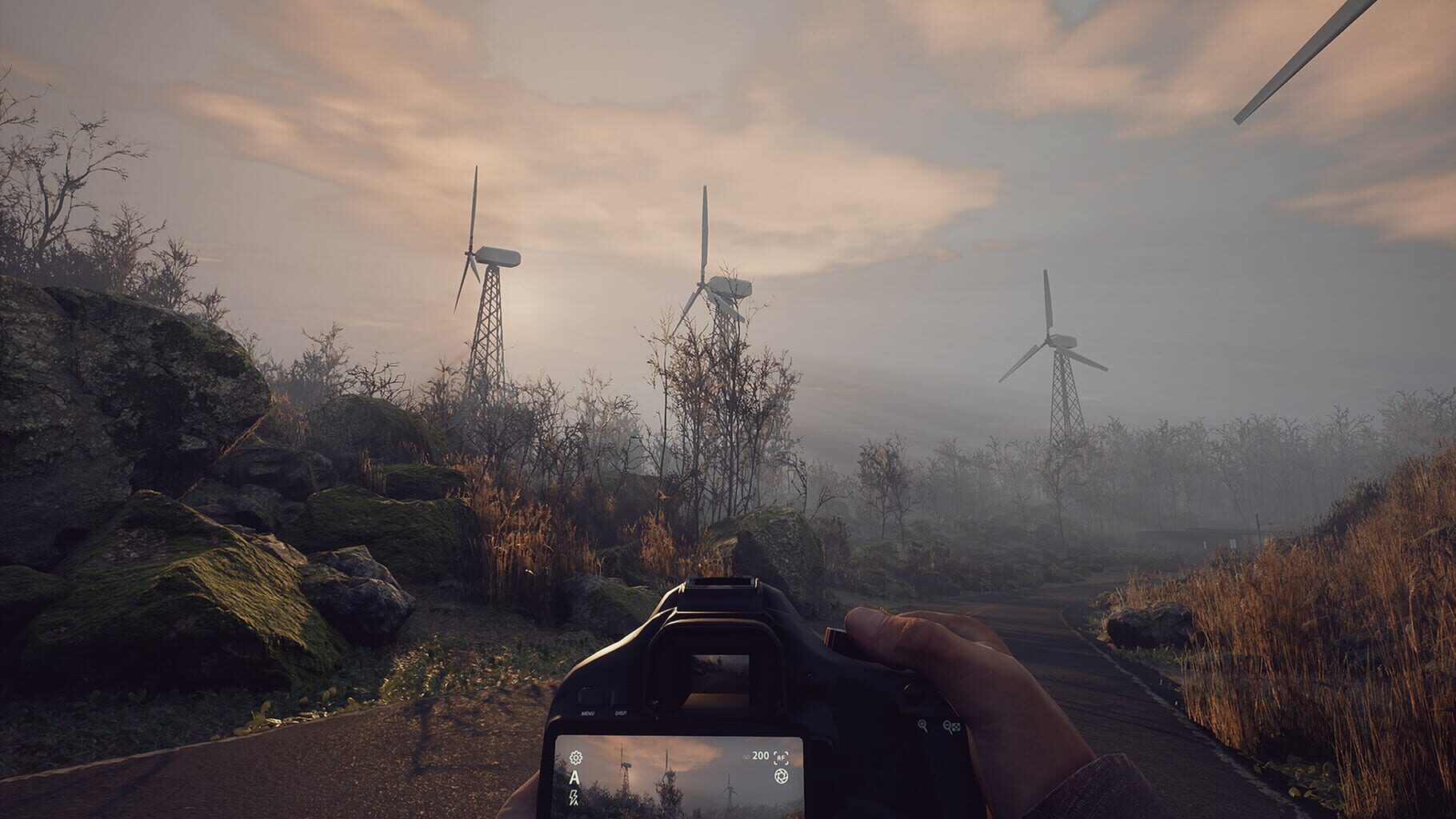Switch auto exposure mode via the A symbol
1456x819 pixels.
(x=575, y=777)
